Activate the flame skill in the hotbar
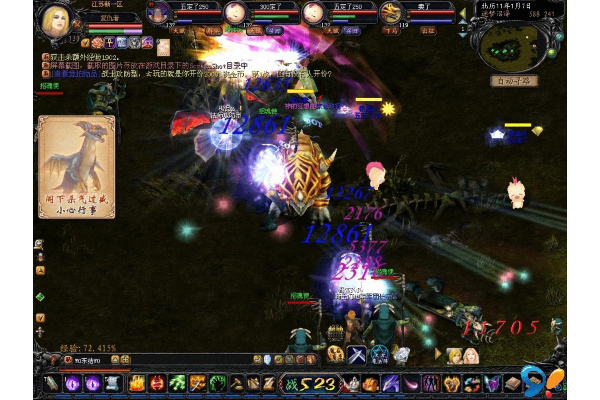 coord(136,383)
